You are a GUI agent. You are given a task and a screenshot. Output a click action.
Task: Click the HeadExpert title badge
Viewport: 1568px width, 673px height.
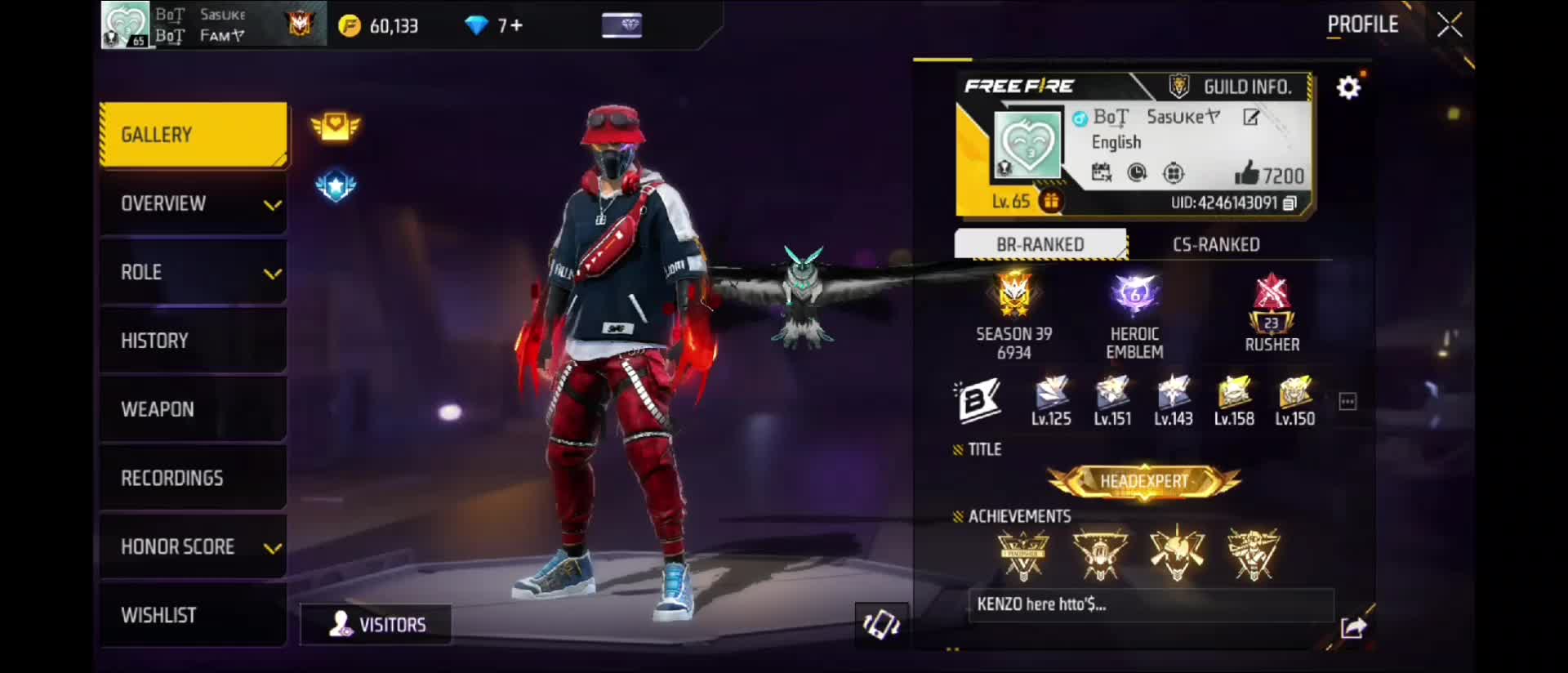[1144, 481]
